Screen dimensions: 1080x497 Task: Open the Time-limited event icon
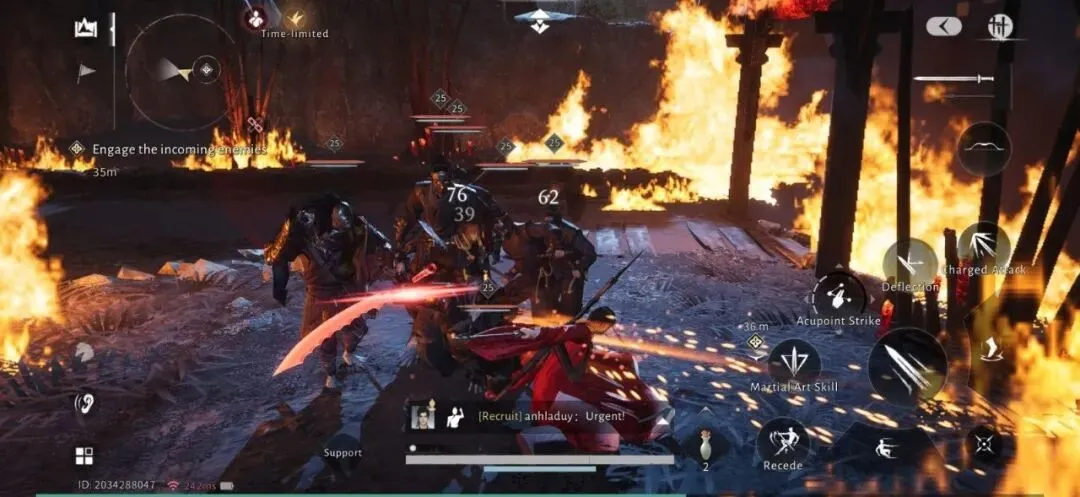pos(295,20)
